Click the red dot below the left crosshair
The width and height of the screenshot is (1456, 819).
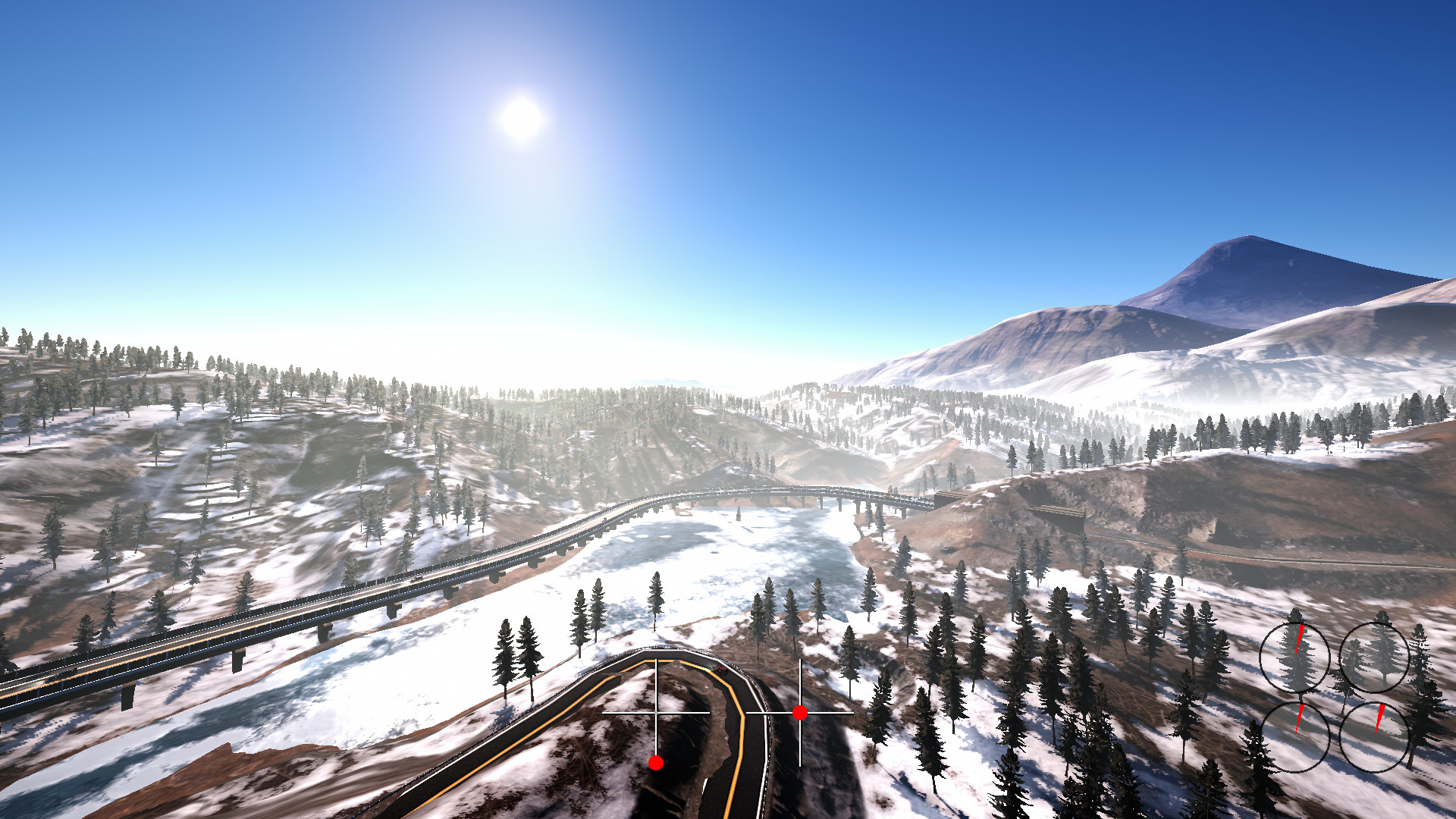tap(655, 763)
